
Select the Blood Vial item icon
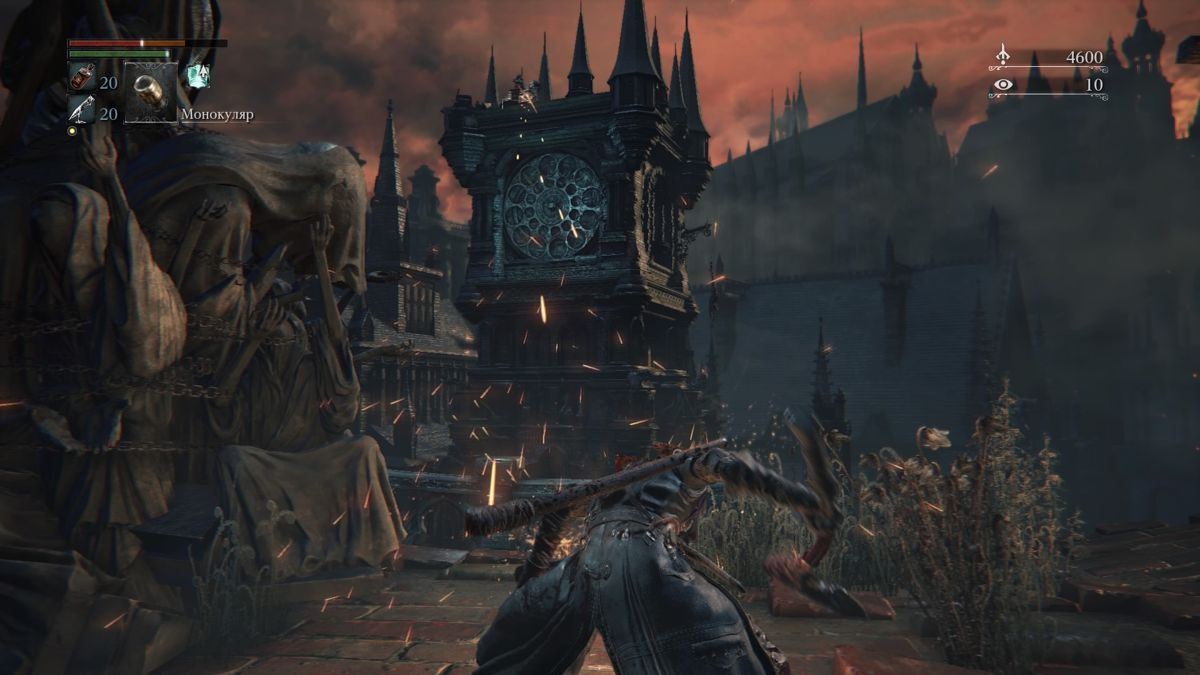81,78
